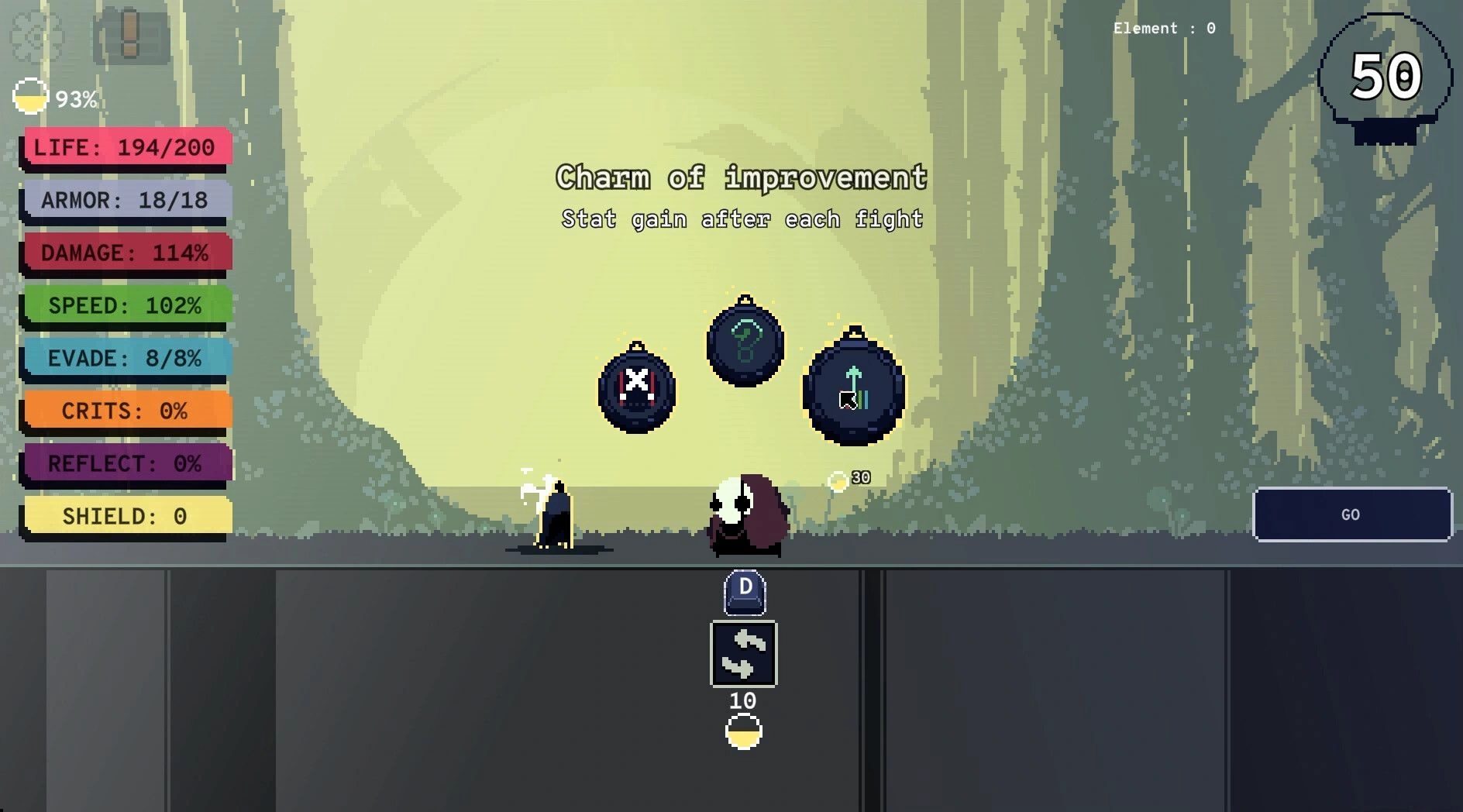Open the faded gear settings icon
Screen dimensions: 1463x812
click(x=35, y=35)
